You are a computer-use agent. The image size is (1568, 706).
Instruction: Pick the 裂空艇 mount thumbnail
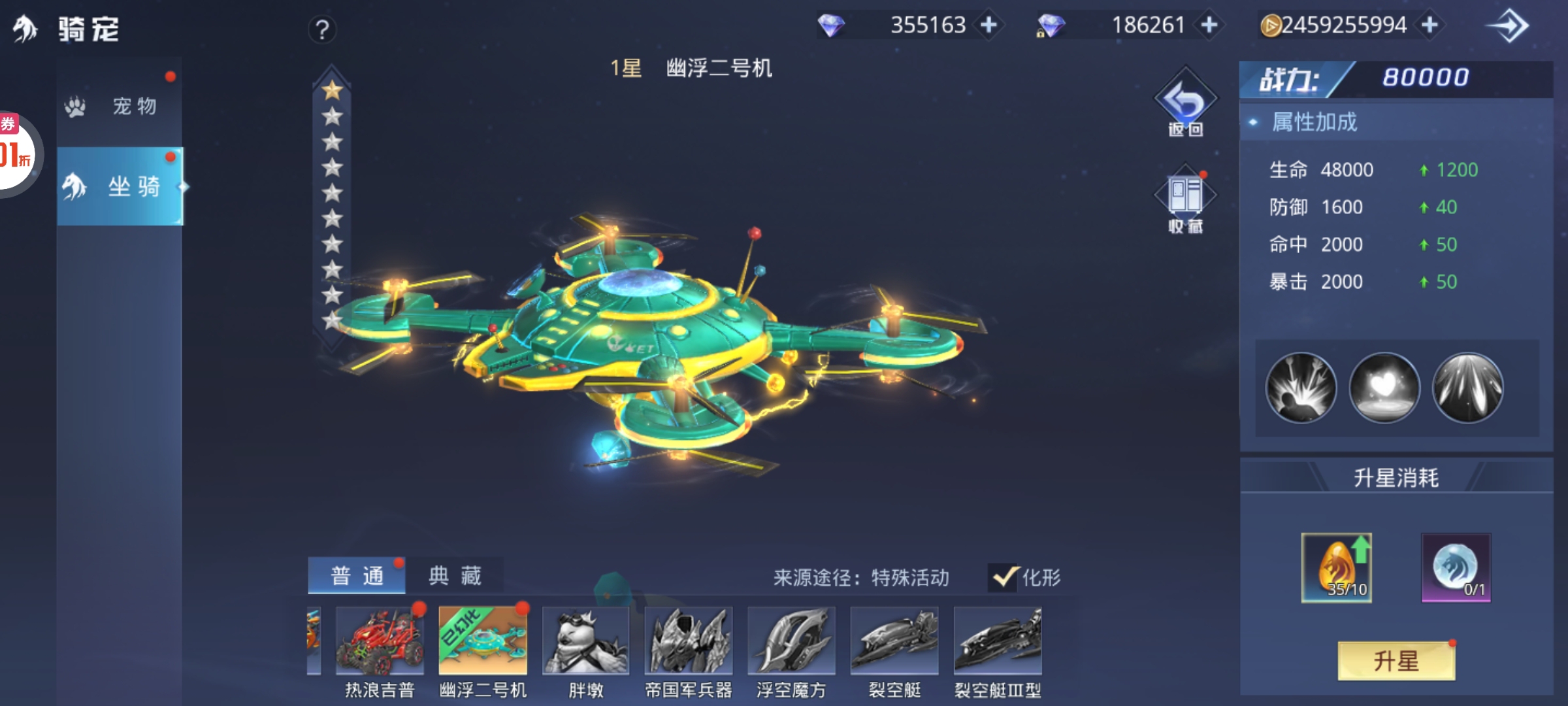pos(894,641)
